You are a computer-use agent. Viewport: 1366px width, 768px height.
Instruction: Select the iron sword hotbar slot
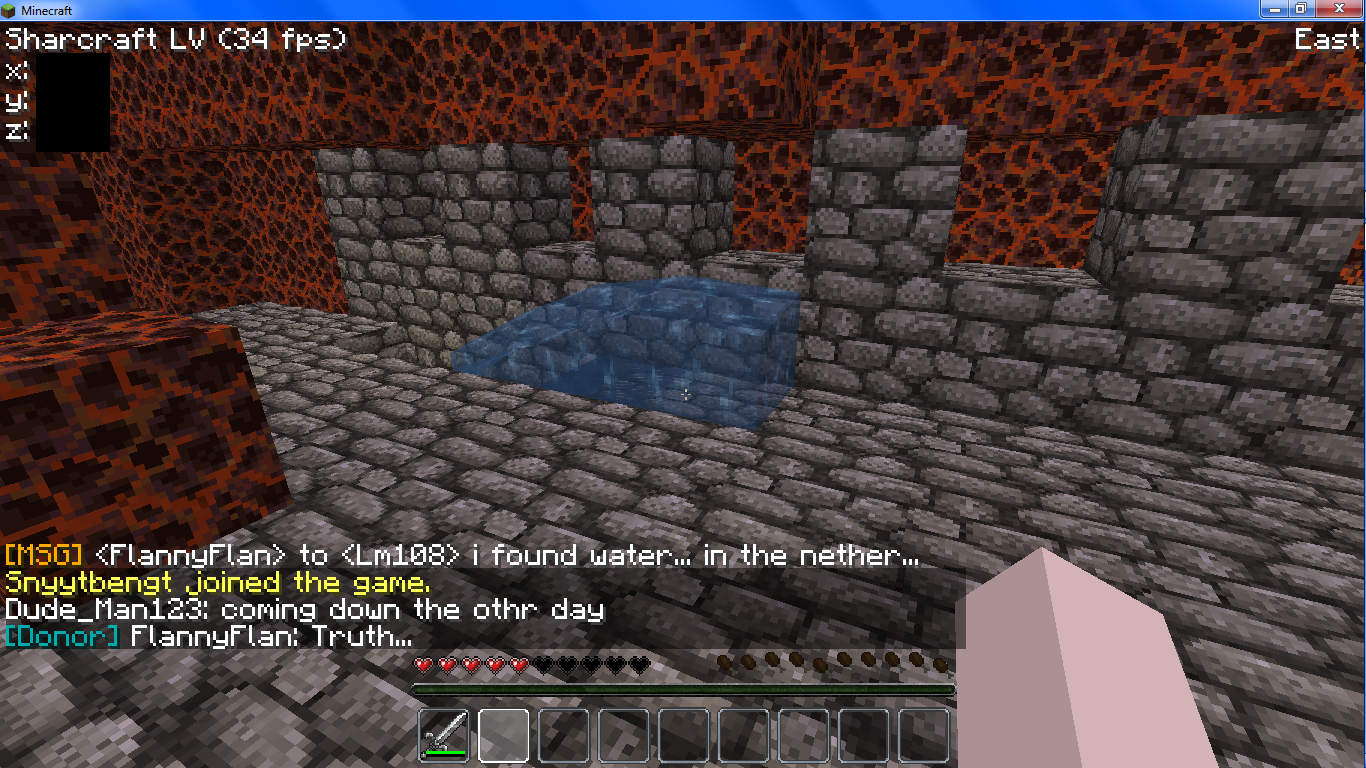(x=444, y=735)
